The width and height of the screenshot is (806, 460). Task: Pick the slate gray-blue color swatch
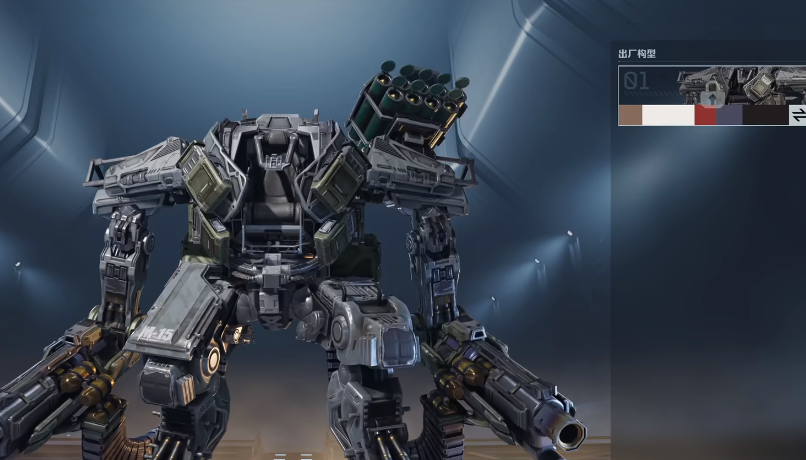(x=730, y=116)
